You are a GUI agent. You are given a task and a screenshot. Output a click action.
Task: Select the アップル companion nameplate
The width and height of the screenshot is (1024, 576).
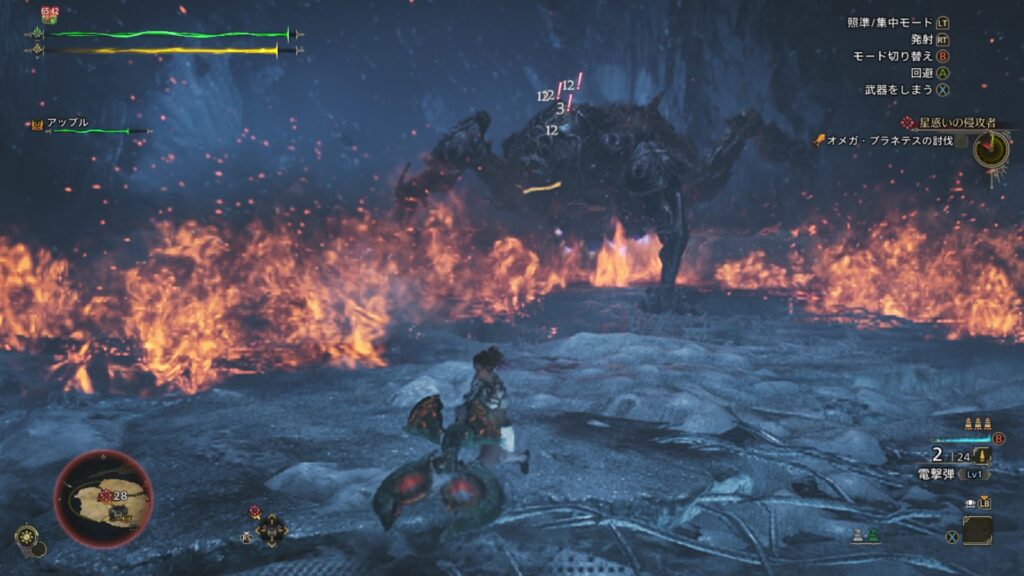(x=68, y=122)
